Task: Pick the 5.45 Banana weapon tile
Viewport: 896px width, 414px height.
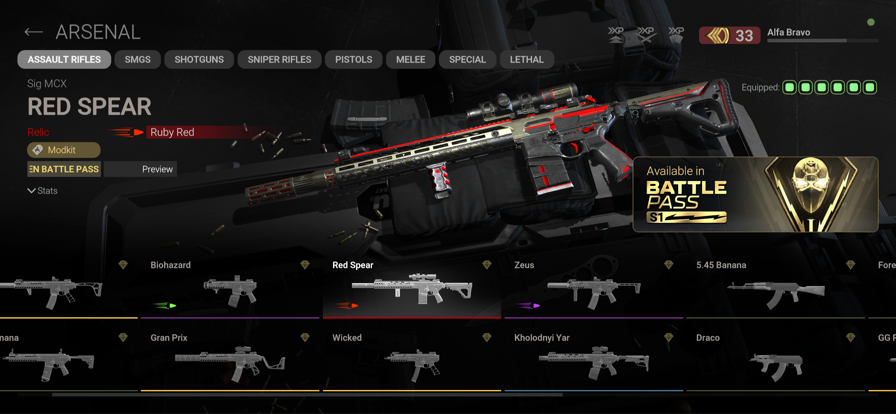Action: pyautogui.click(x=776, y=288)
